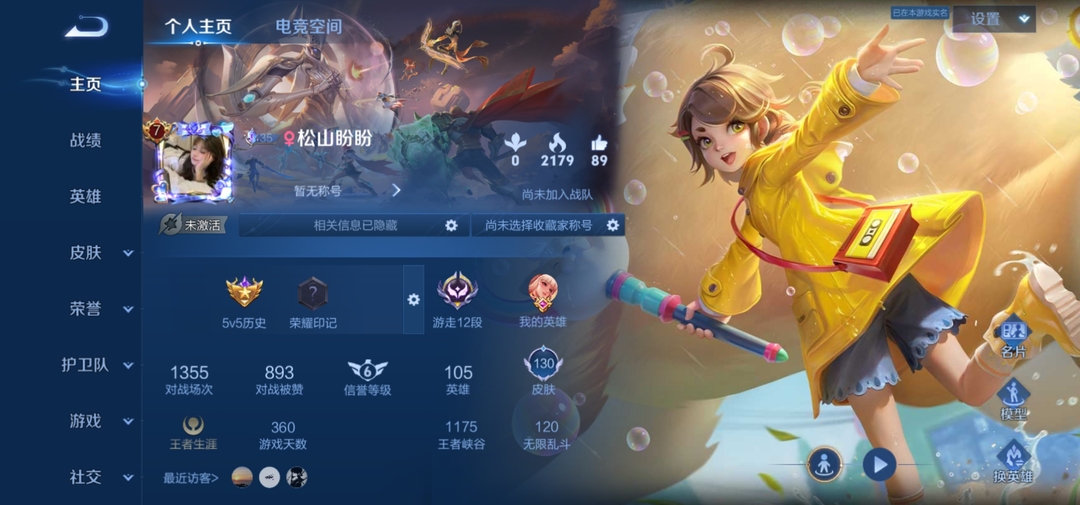Switch to the 电竞空间 tab

tap(308, 27)
